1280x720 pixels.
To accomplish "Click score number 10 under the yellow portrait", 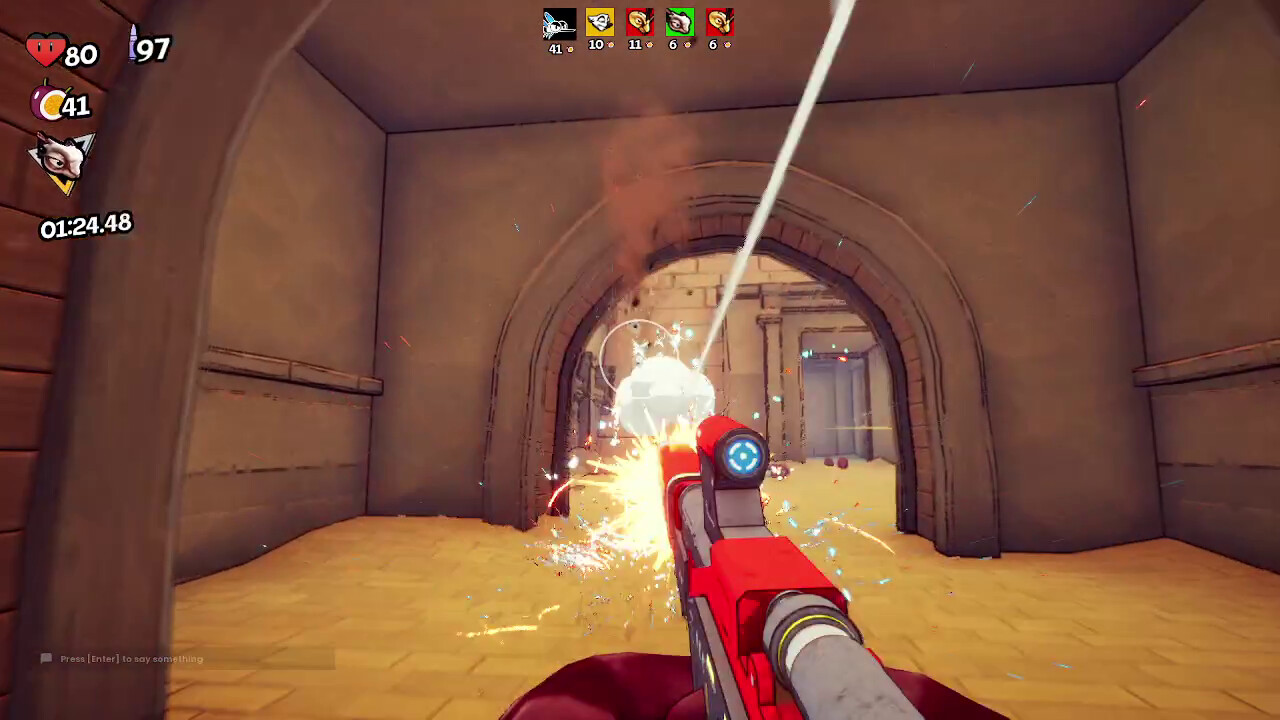I will [x=596, y=44].
